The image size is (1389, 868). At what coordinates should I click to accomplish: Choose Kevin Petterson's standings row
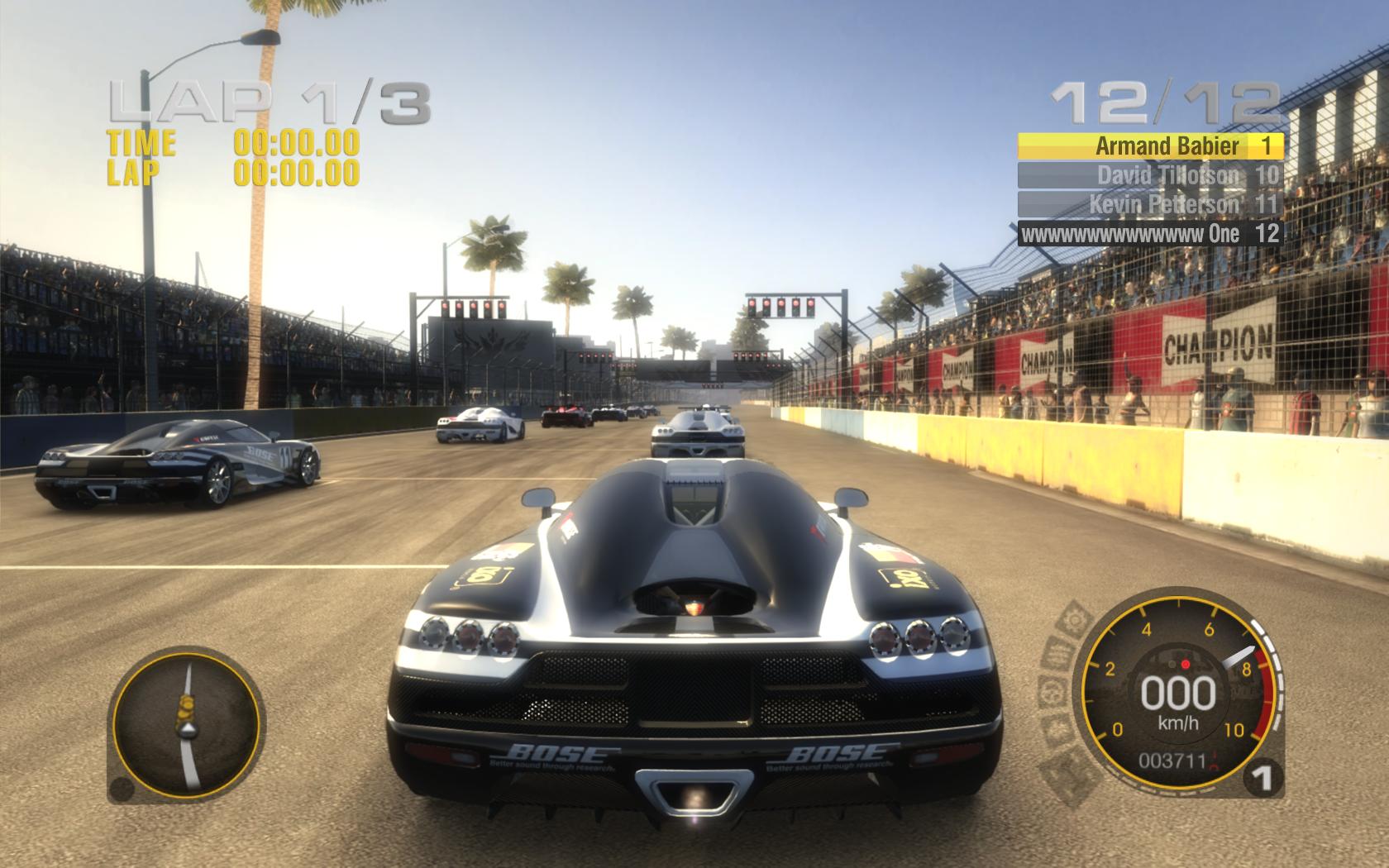point(1149,204)
